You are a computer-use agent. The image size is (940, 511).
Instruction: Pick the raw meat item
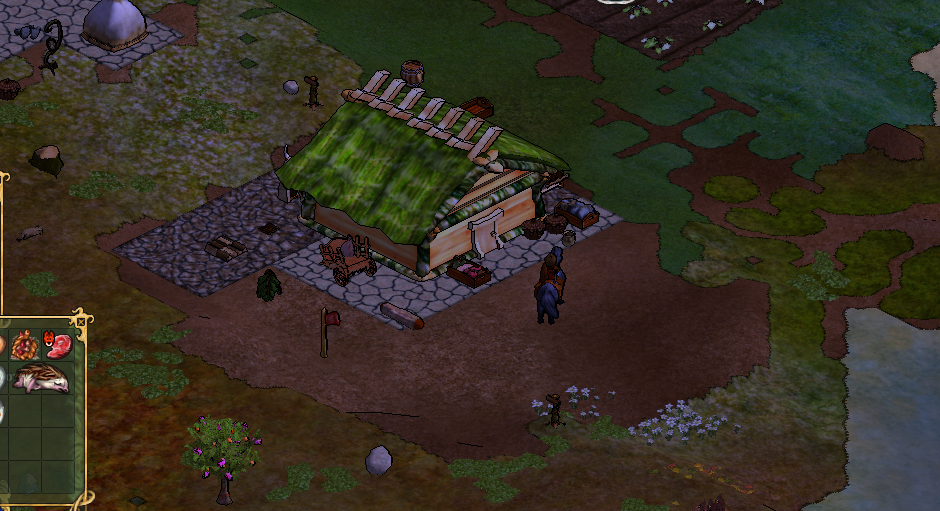point(58,346)
